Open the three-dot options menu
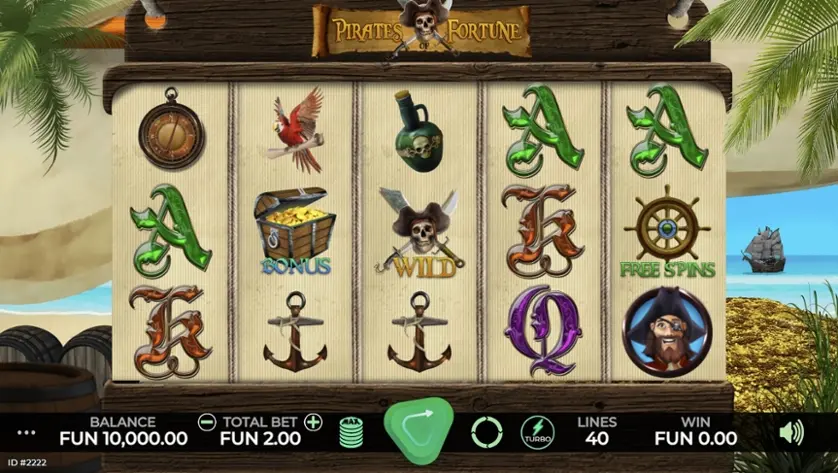The width and height of the screenshot is (838, 473). tap(27, 433)
